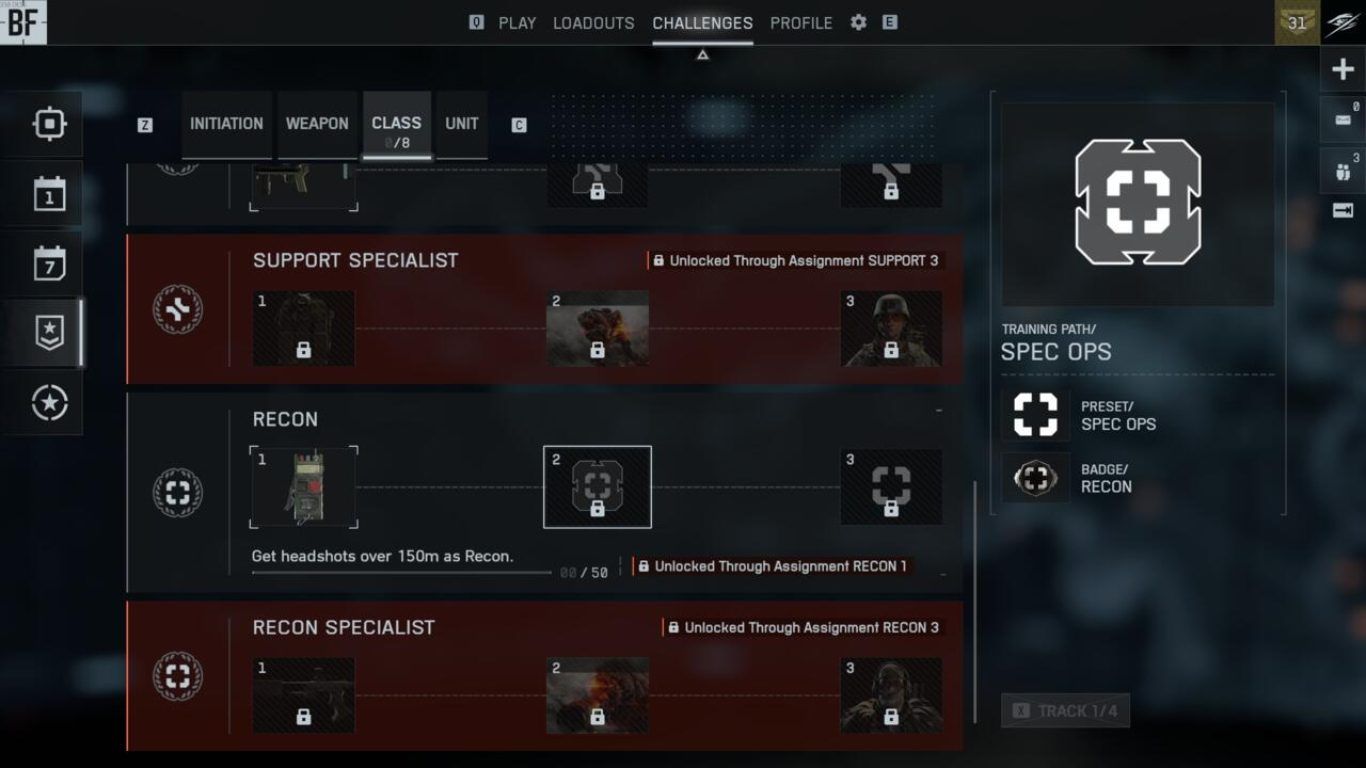
Task: Select locked Recon reward tile 2
Action: (x=597, y=487)
